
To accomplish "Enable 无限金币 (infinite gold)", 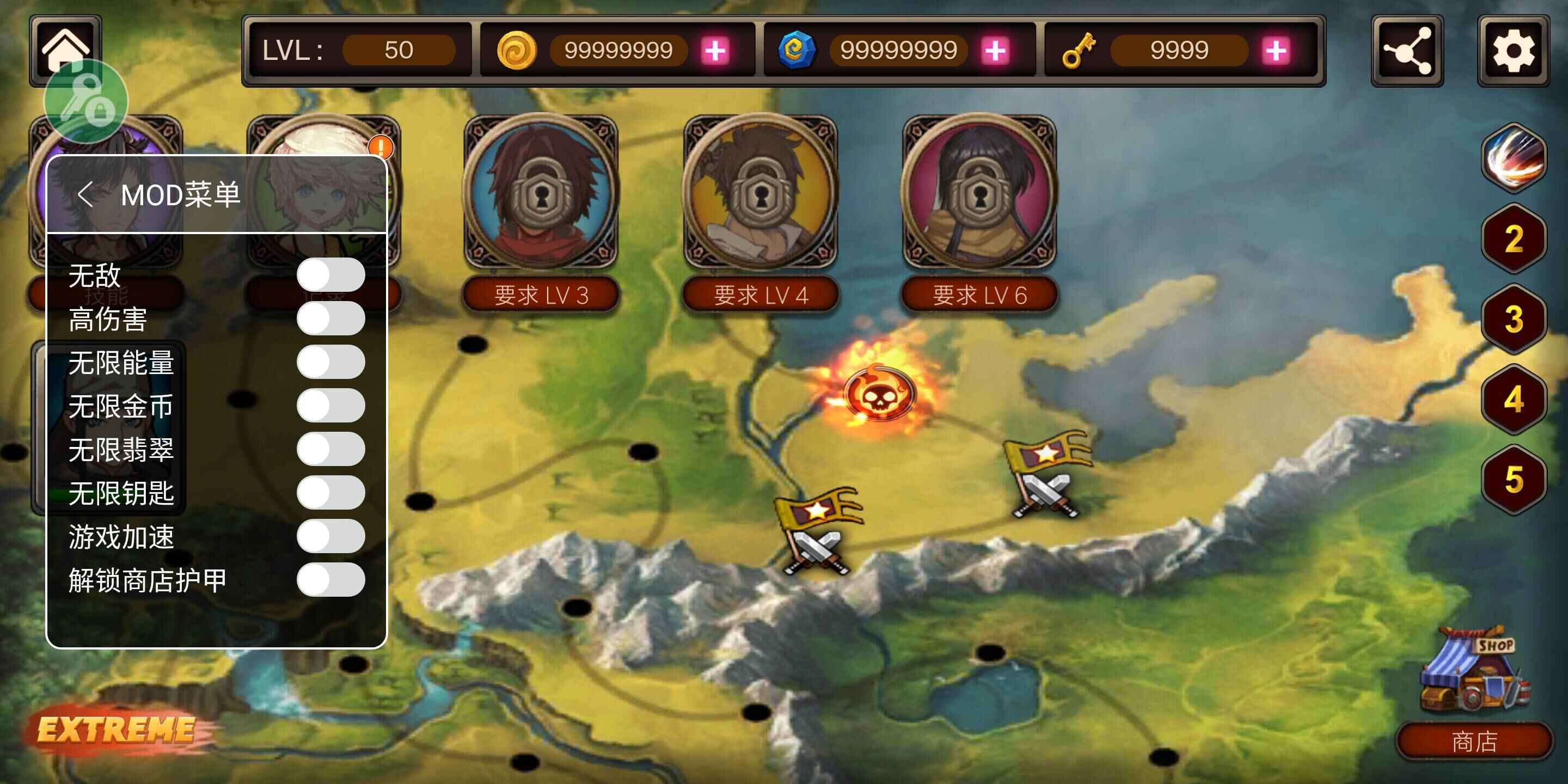I will pyautogui.click(x=330, y=406).
